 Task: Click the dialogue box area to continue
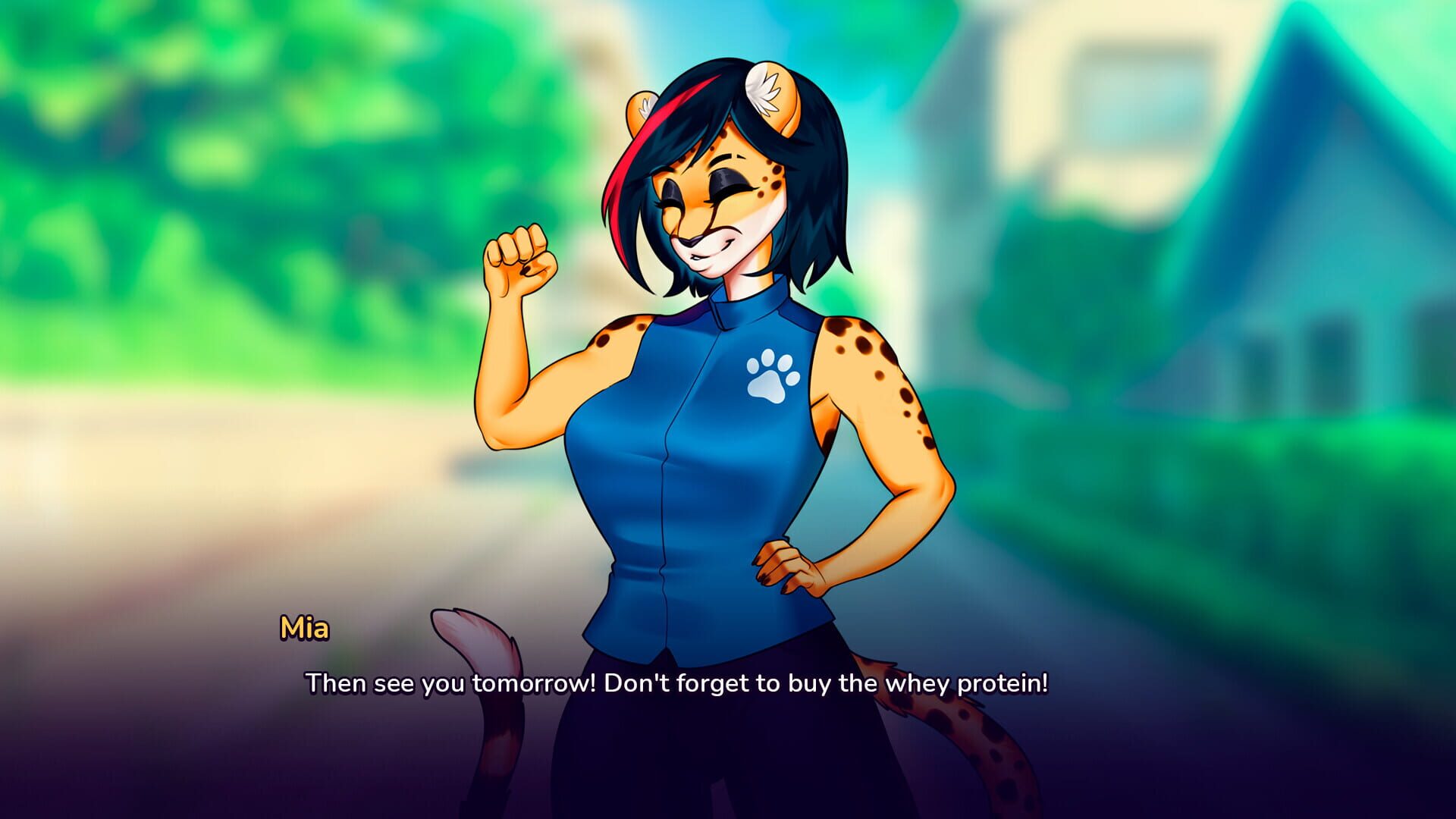(682, 720)
